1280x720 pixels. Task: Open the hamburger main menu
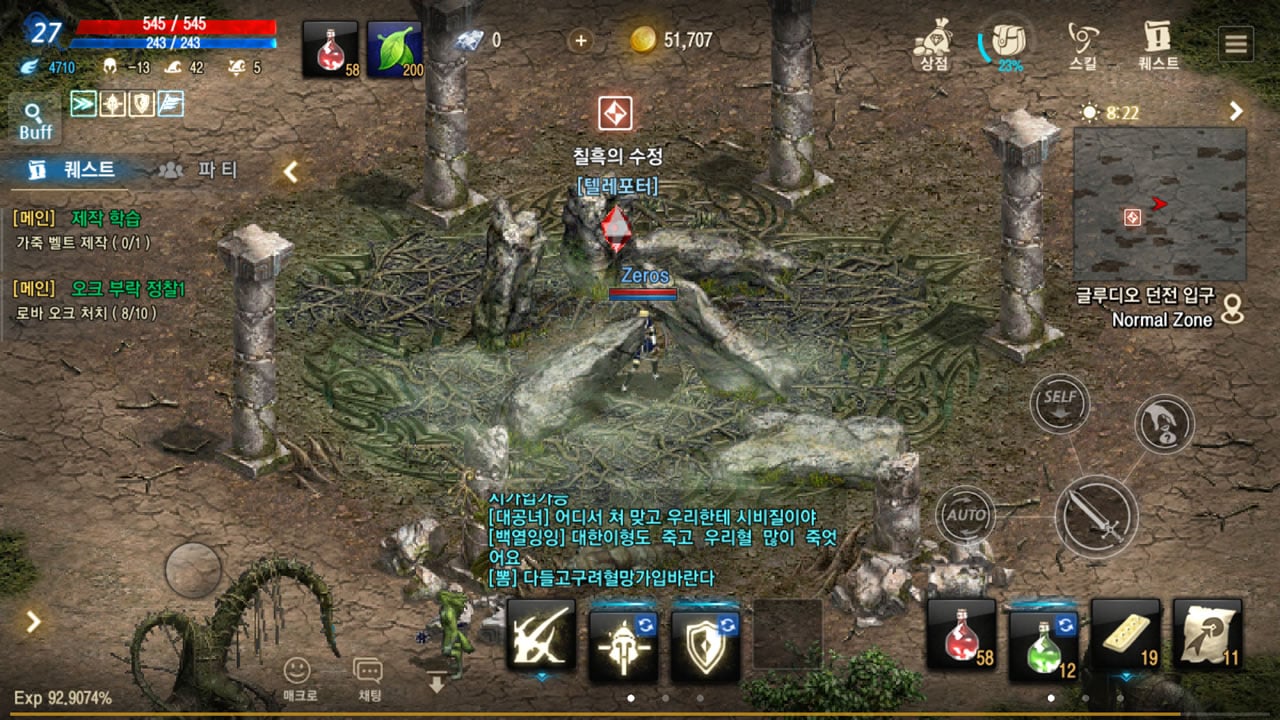(1236, 44)
